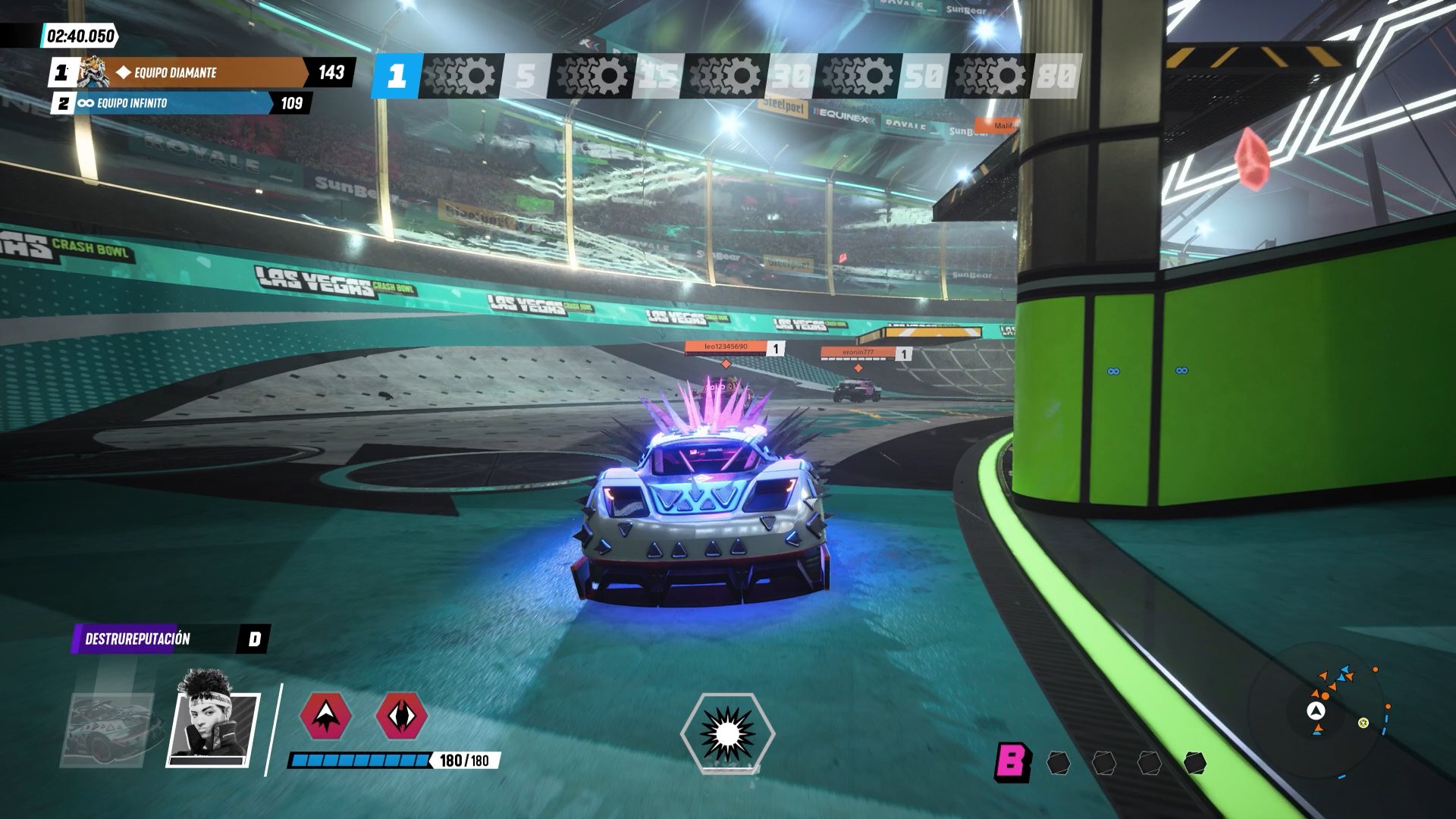Click the pink B grade icon
This screenshot has height=819, width=1456.
tap(1012, 761)
